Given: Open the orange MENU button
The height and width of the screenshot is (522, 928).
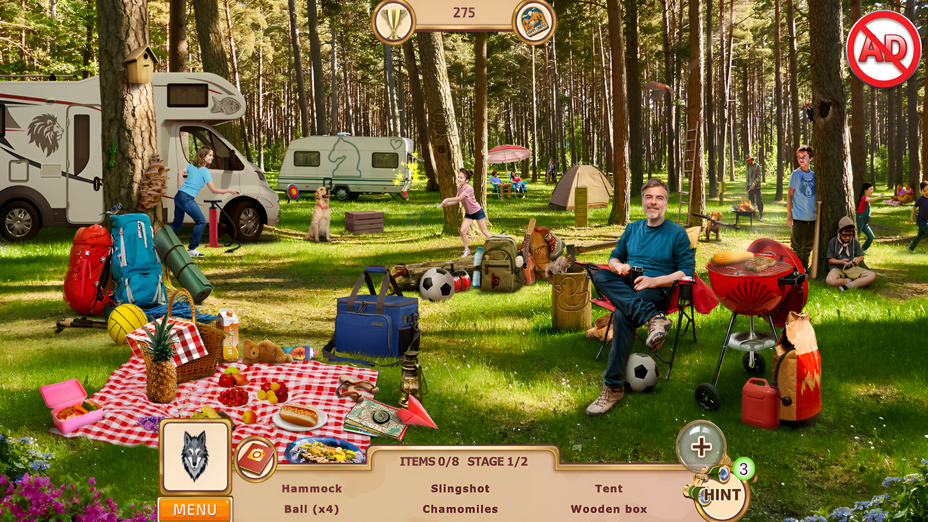Looking at the screenshot, I should (x=195, y=509).
